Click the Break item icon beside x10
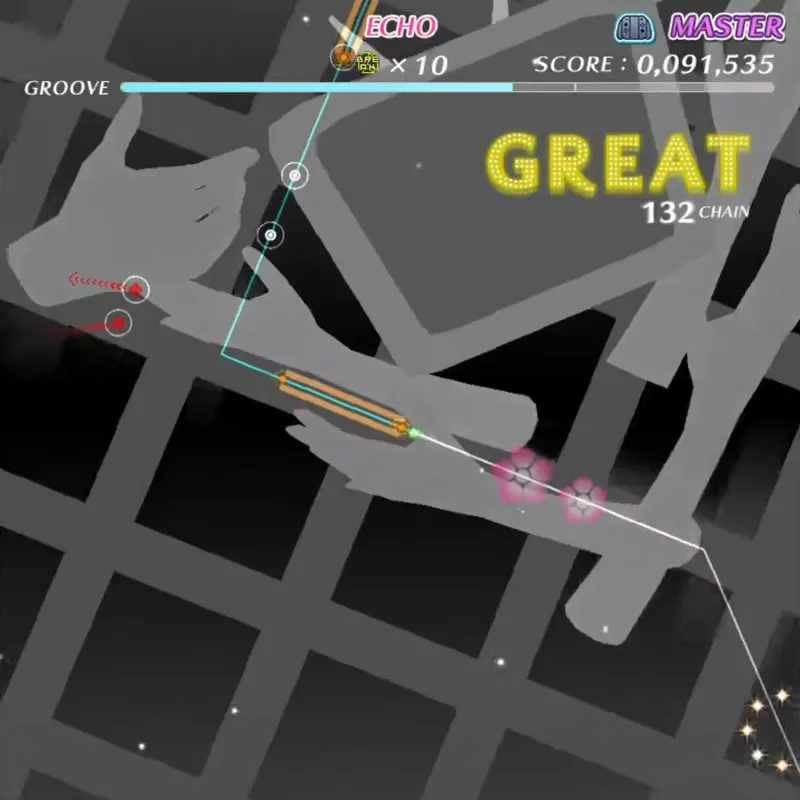Image resolution: width=800 pixels, height=800 pixels. [x=368, y=65]
